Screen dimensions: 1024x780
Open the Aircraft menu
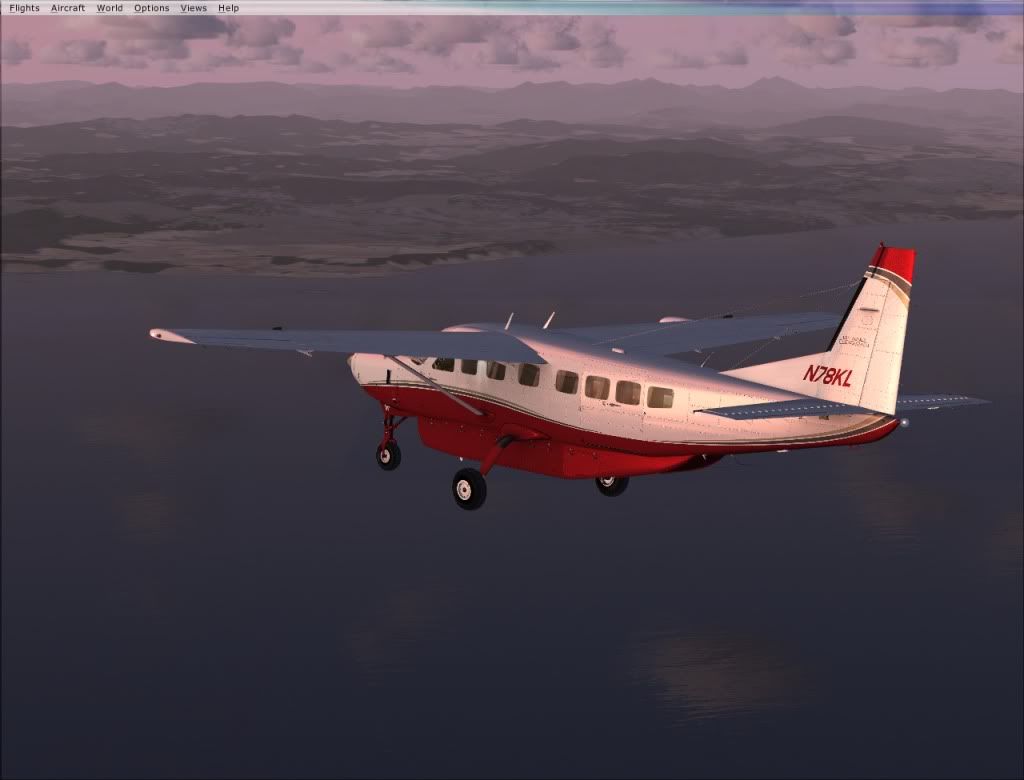(68, 8)
